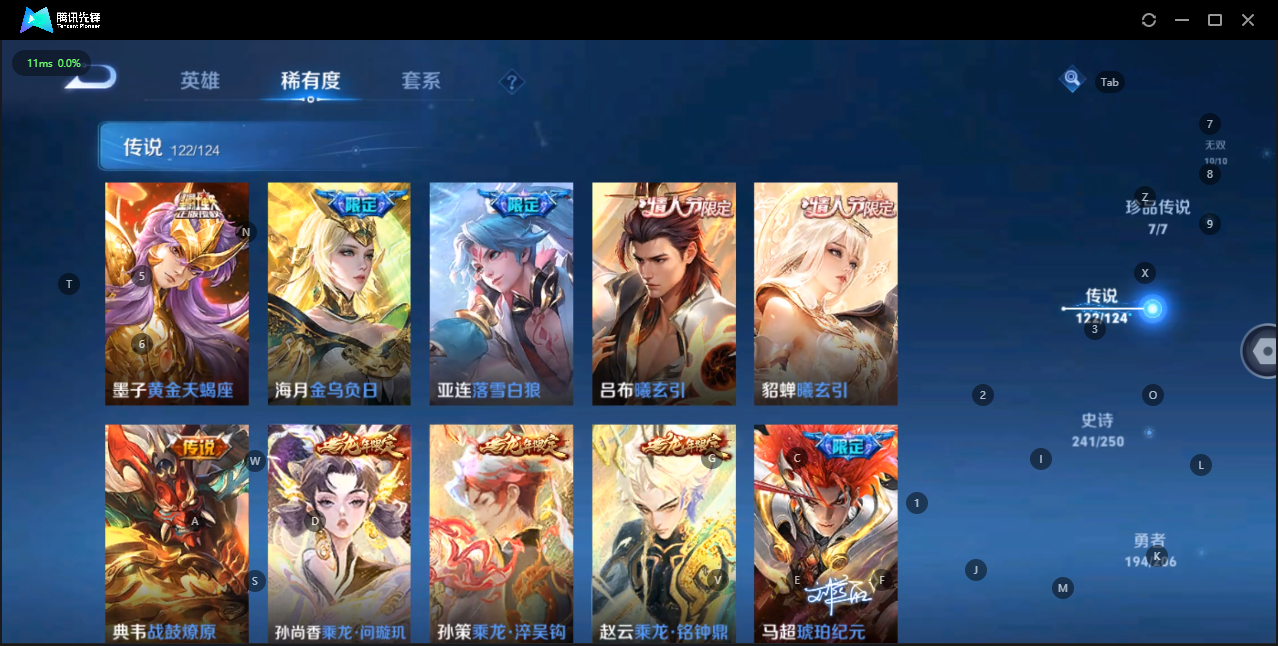Pick the 吕布 曦玄引 skin card
Image resolution: width=1278 pixels, height=646 pixels.
(664, 293)
